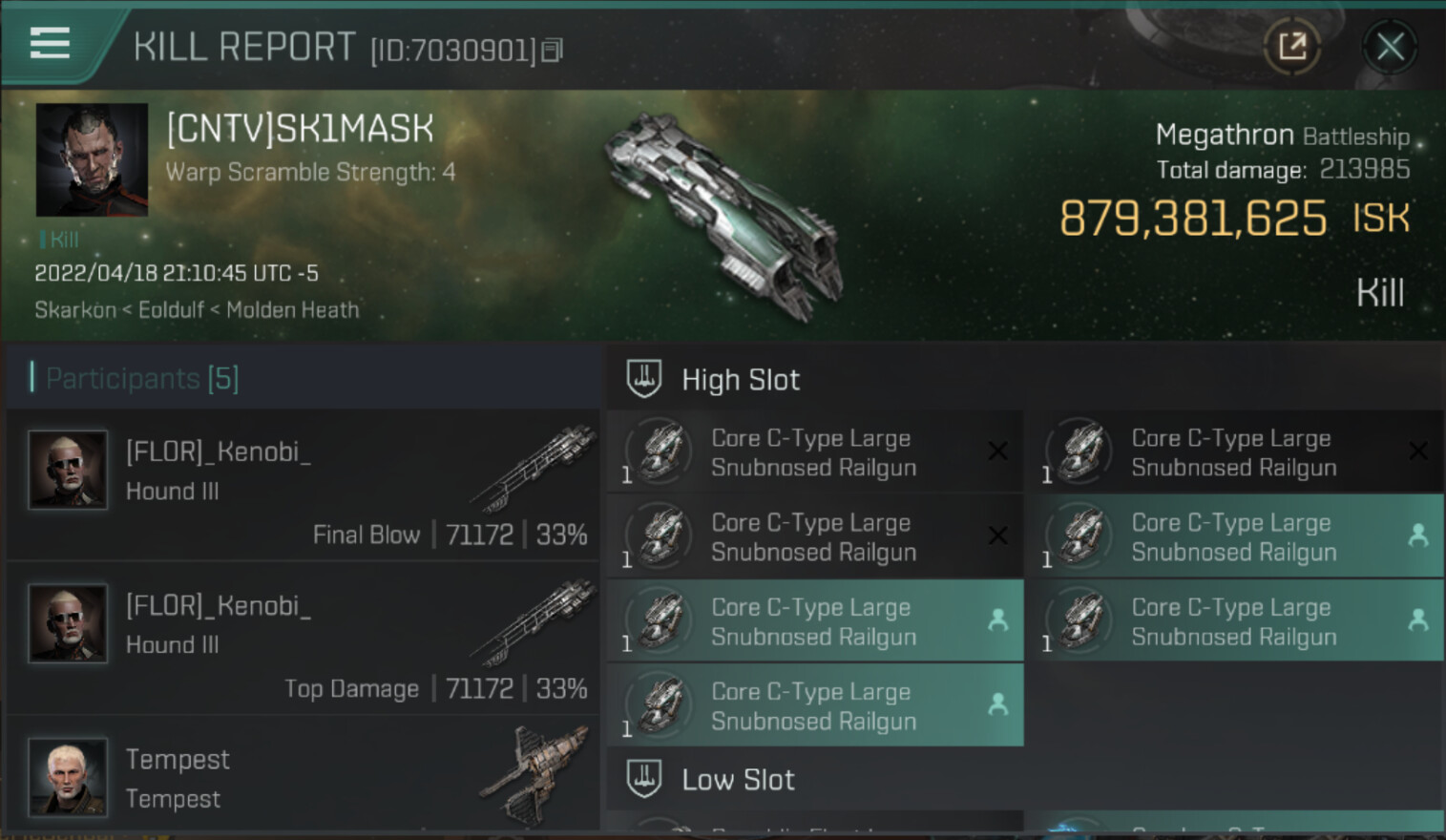Select the Final Blow participant row
1446x840 pixels.
(x=304, y=485)
